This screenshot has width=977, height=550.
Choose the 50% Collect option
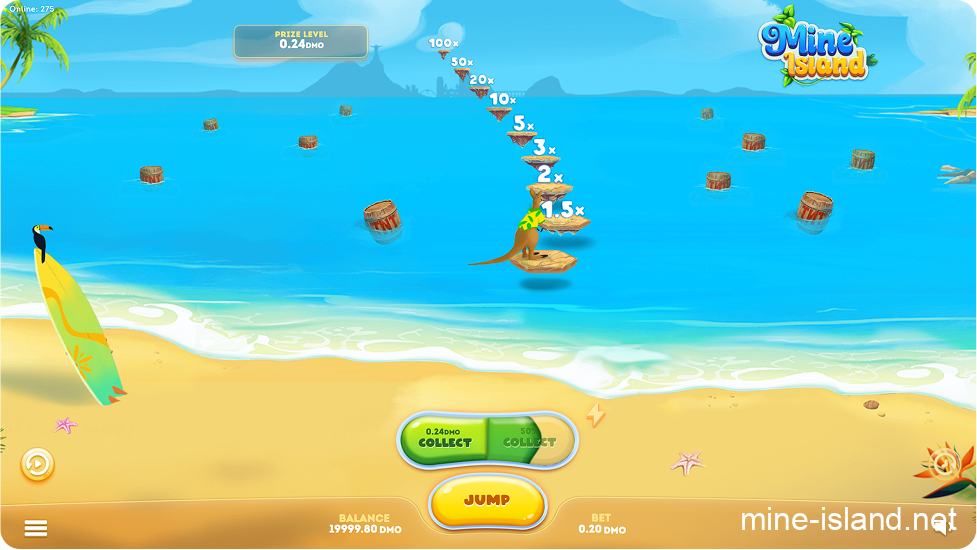coord(529,439)
